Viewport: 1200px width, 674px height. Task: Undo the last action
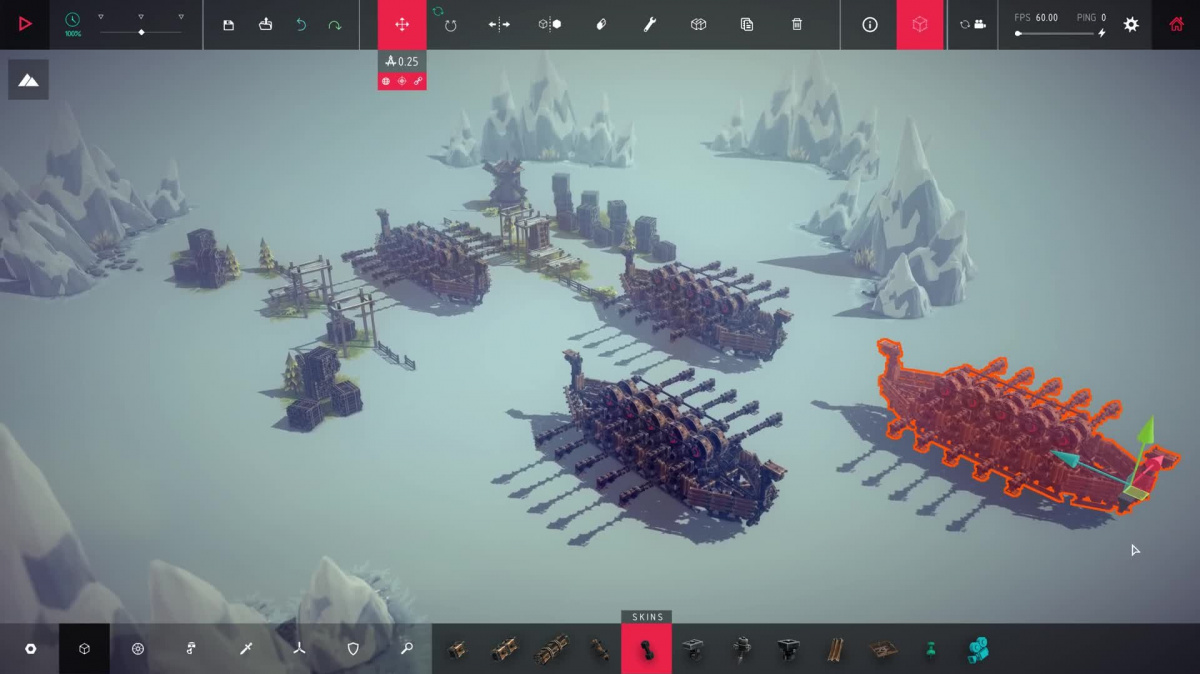pyautogui.click(x=301, y=24)
